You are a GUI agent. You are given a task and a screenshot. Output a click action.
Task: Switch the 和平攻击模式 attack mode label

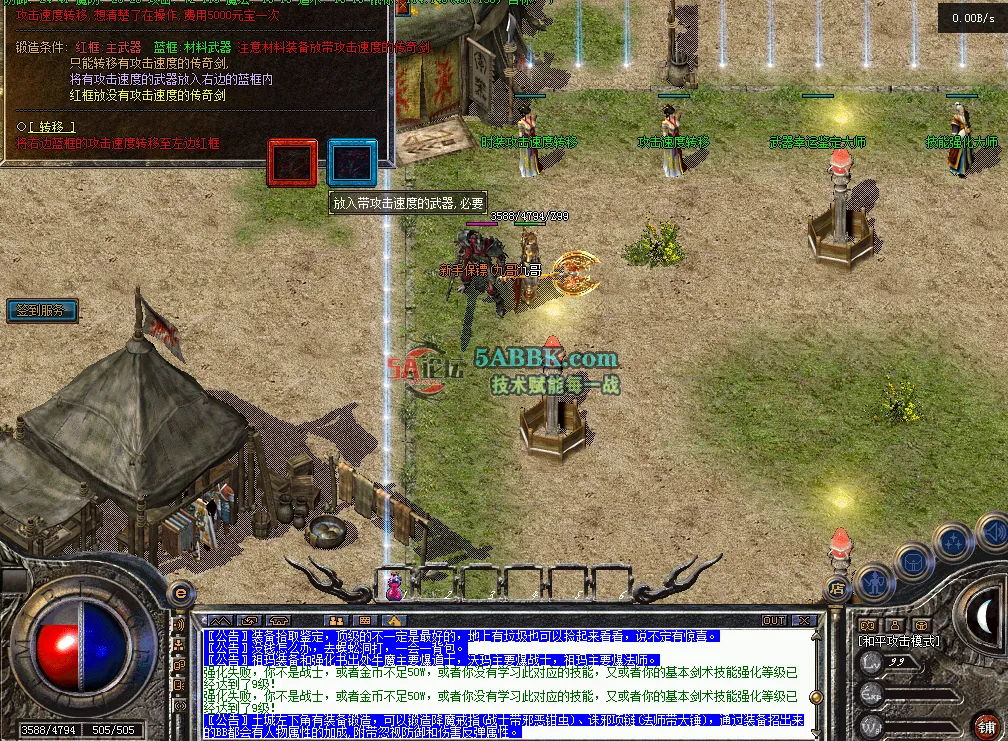pyautogui.click(x=897, y=641)
